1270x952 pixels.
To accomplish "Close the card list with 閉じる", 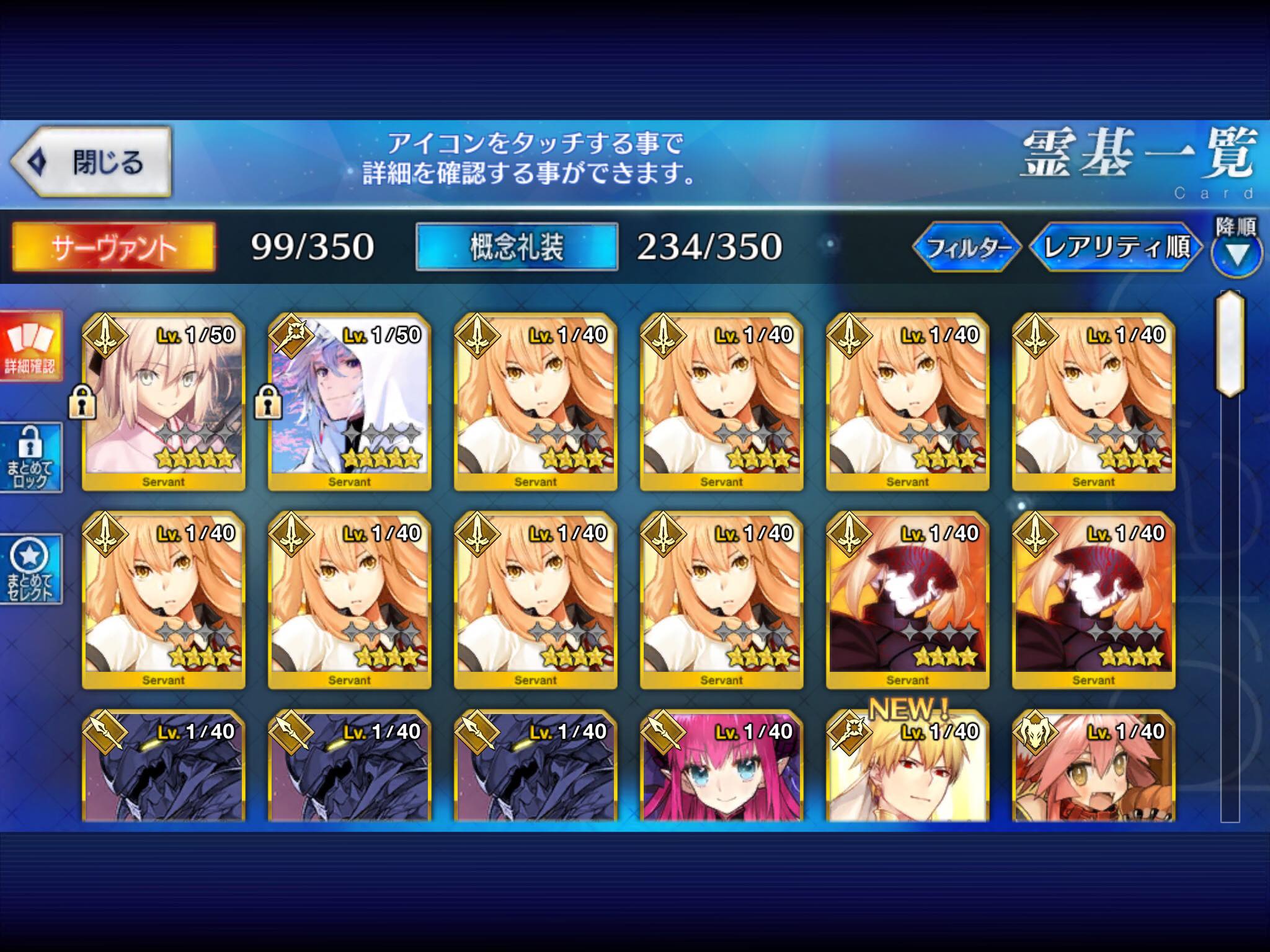I will click(x=91, y=162).
